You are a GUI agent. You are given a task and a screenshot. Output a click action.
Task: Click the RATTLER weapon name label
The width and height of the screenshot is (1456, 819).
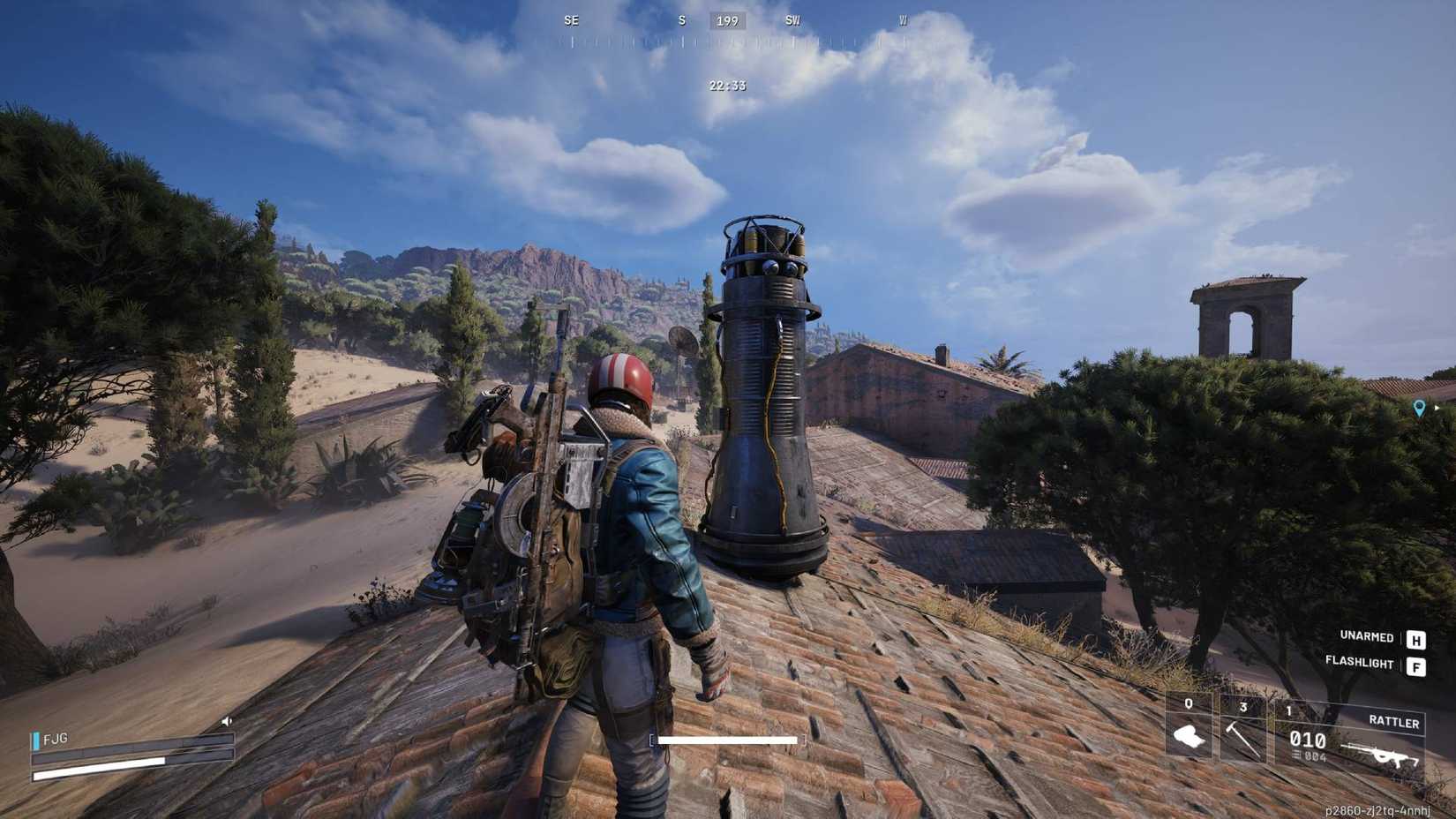pyautogui.click(x=1394, y=722)
